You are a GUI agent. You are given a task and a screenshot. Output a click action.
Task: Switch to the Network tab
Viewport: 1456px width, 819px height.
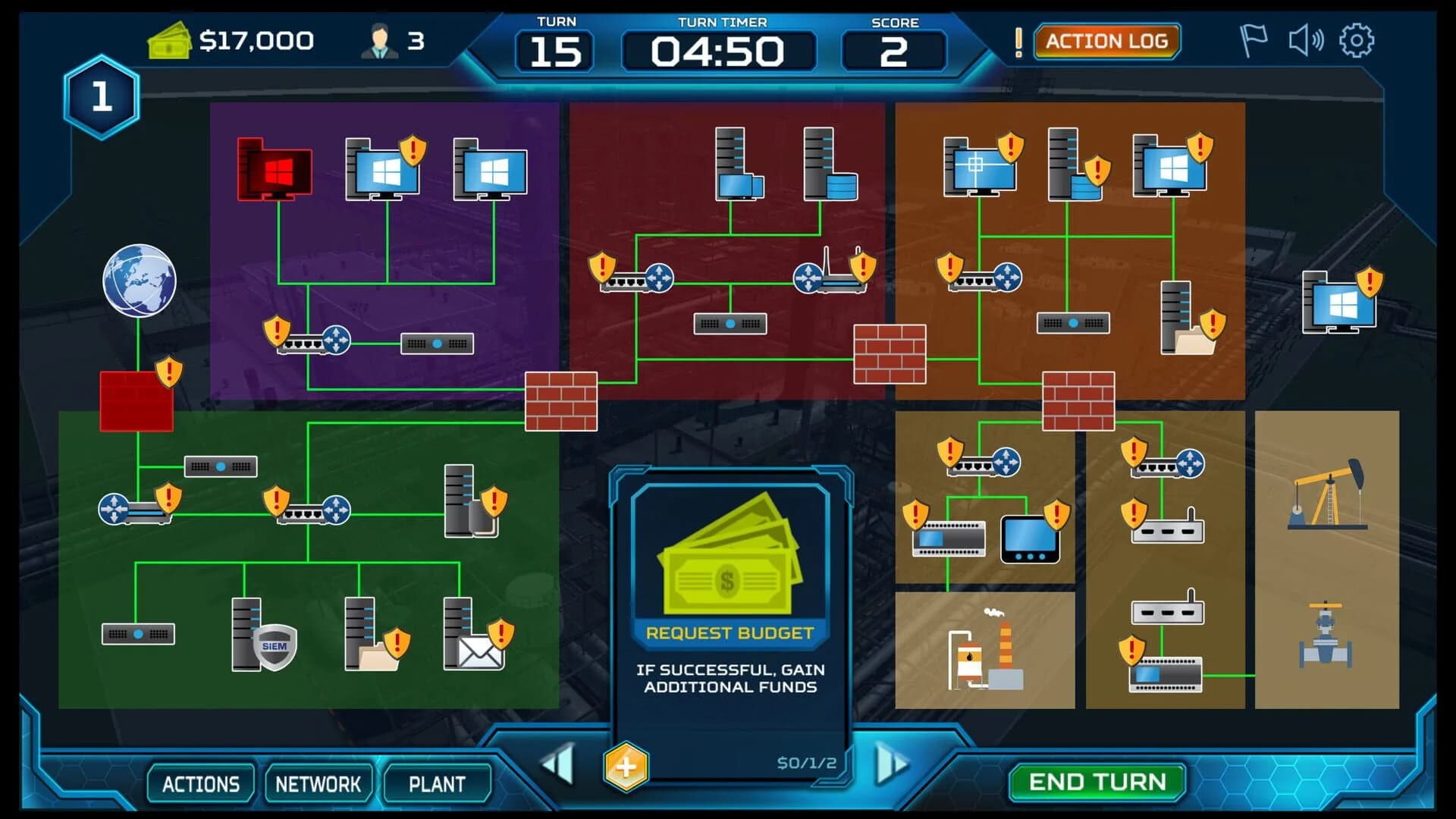click(319, 783)
